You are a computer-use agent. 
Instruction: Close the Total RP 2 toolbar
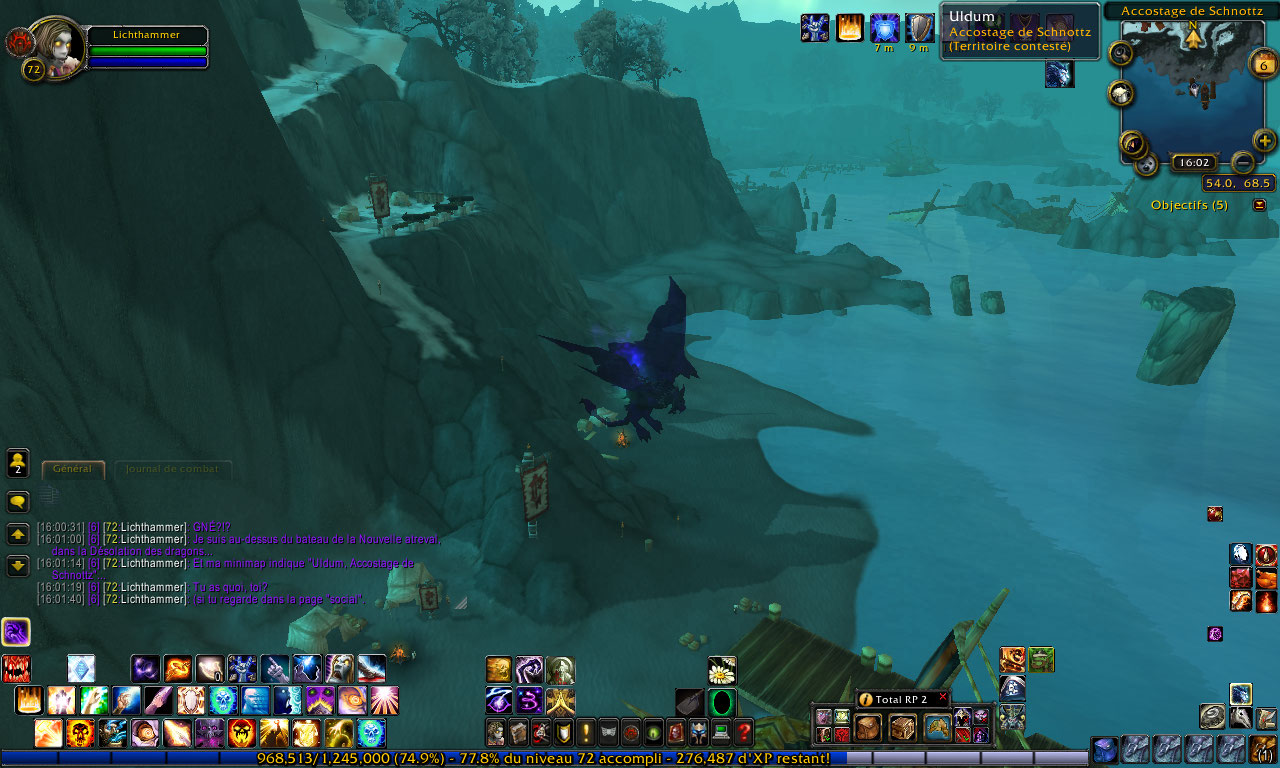[942, 697]
